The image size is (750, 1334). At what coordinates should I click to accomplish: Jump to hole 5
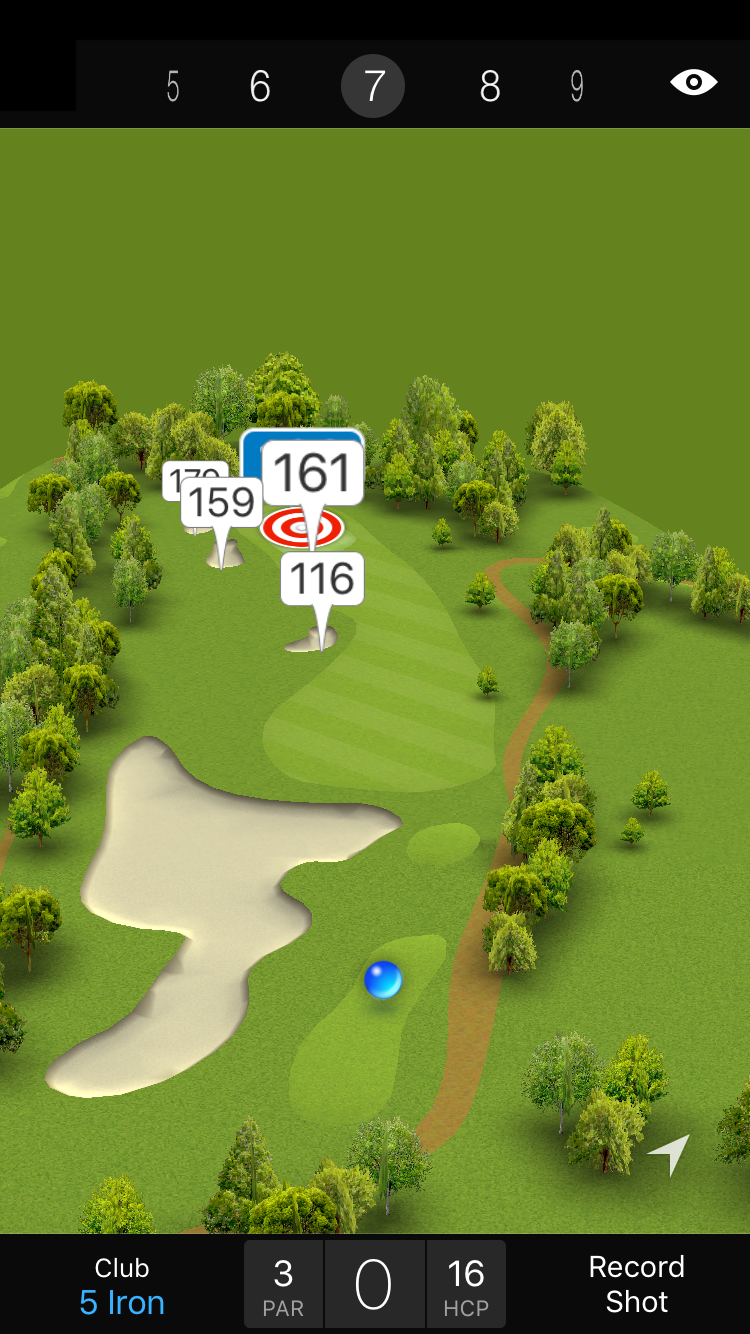[173, 87]
